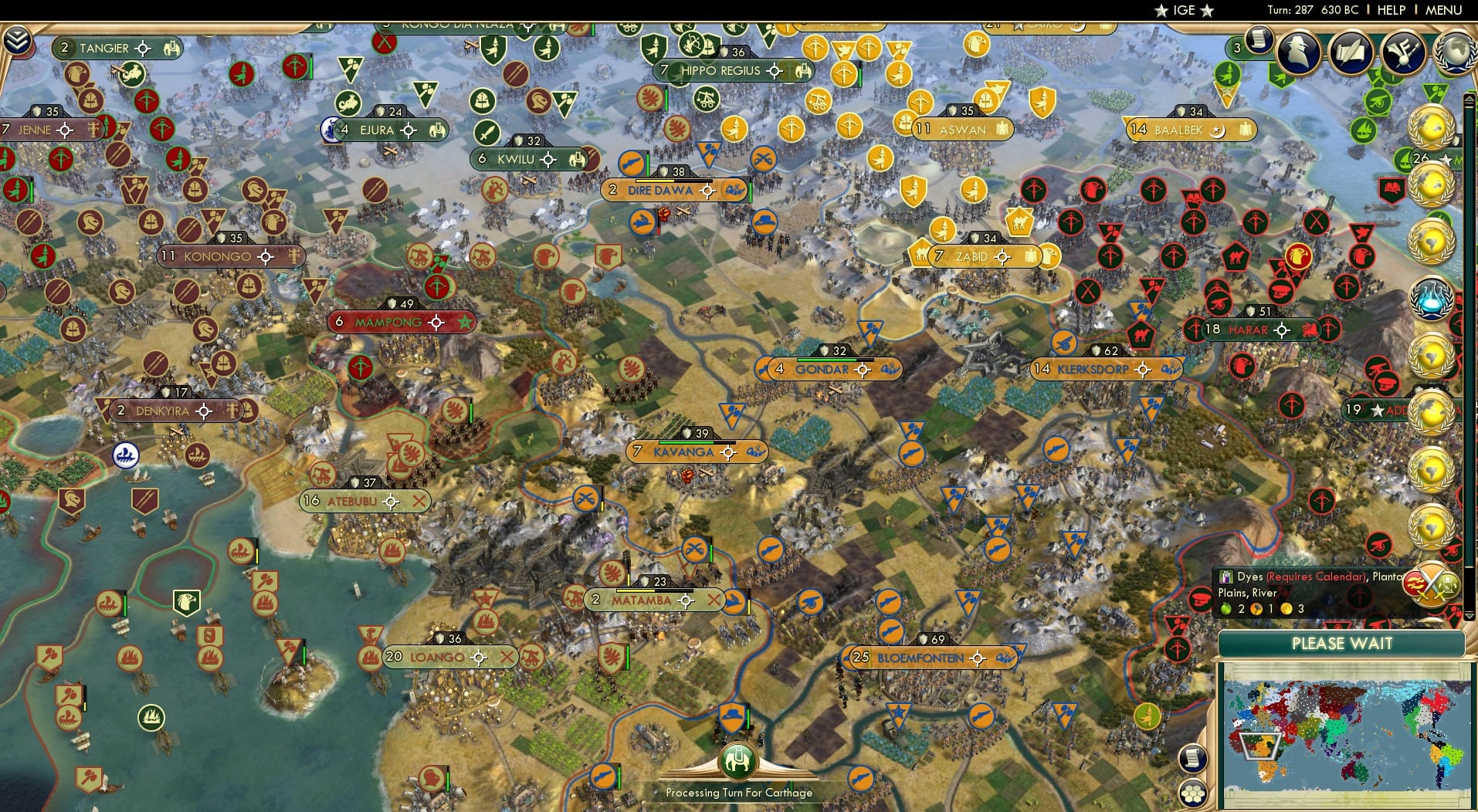
Task: Open the Diplomacy overview scroll-and-quill icon
Action: point(1351,54)
